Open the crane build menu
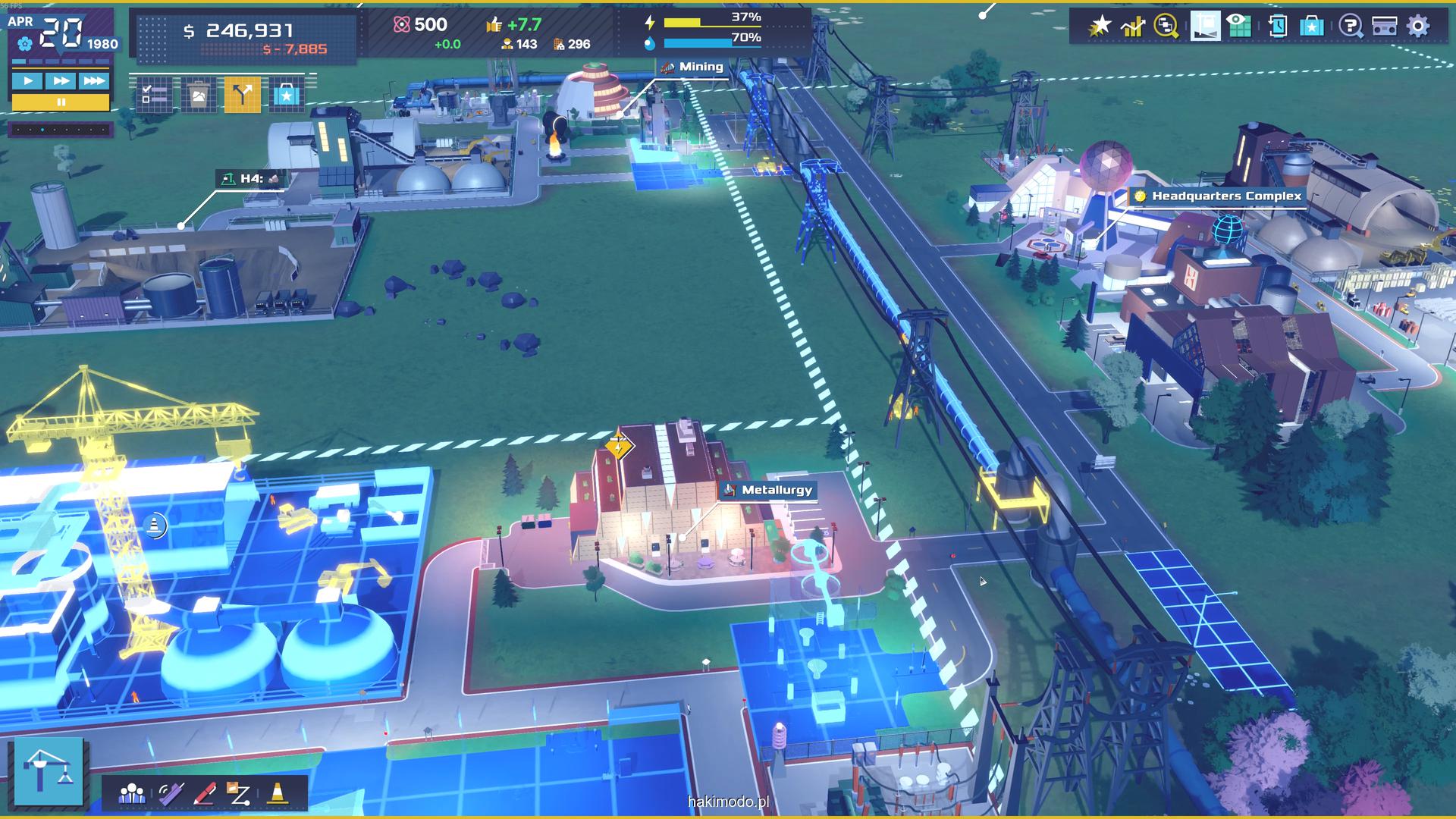The width and height of the screenshot is (1456, 819). pos(49,770)
